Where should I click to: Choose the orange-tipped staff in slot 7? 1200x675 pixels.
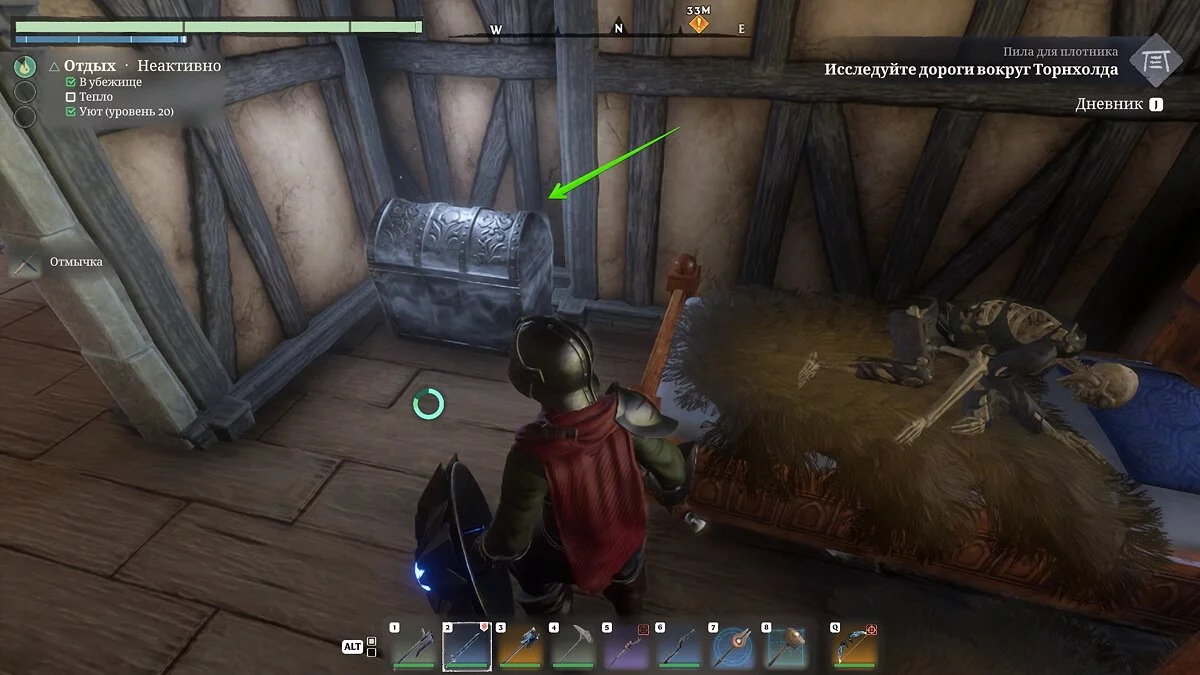[733, 648]
